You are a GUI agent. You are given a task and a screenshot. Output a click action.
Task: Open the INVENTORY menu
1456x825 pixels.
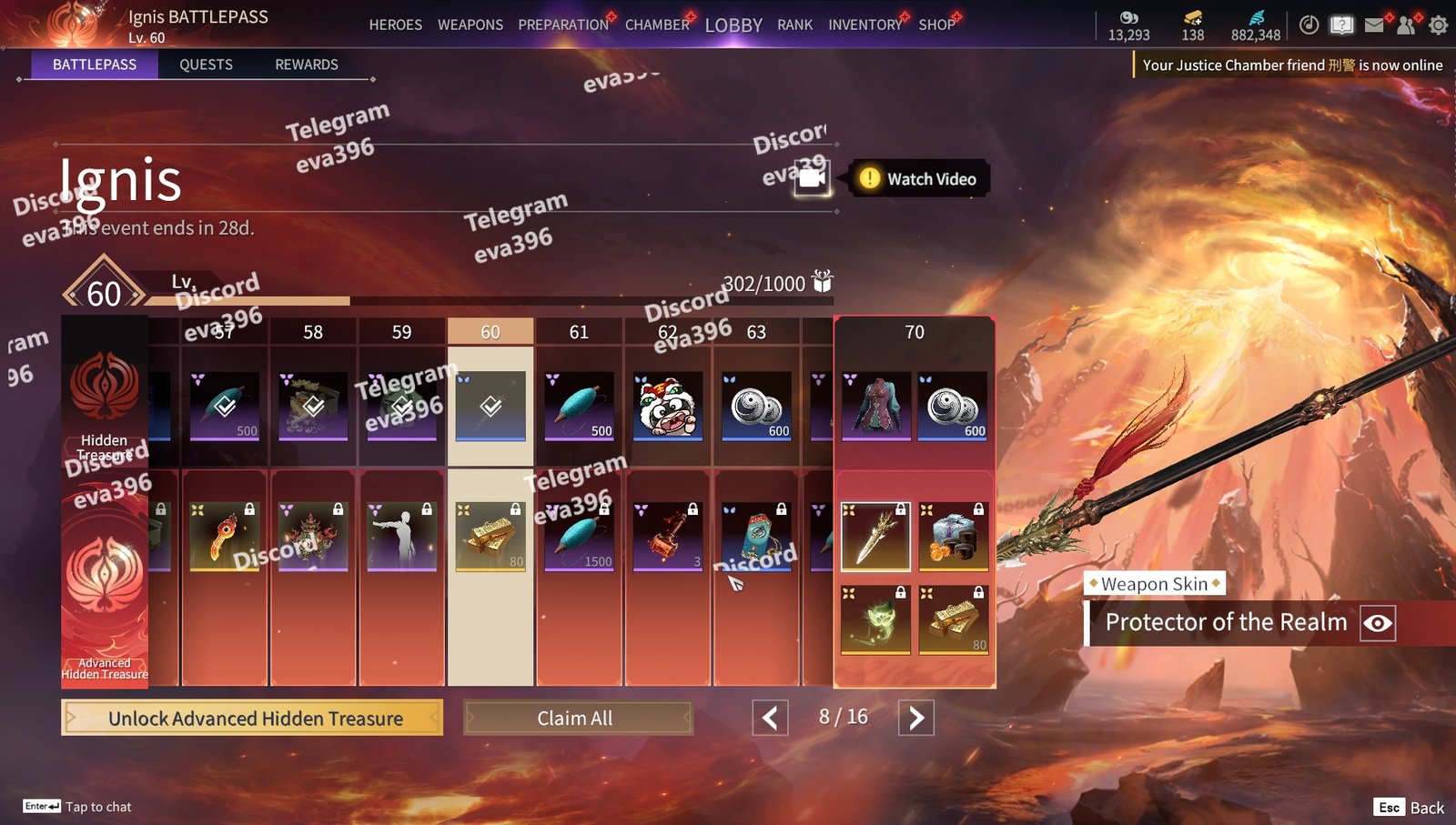tap(864, 25)
